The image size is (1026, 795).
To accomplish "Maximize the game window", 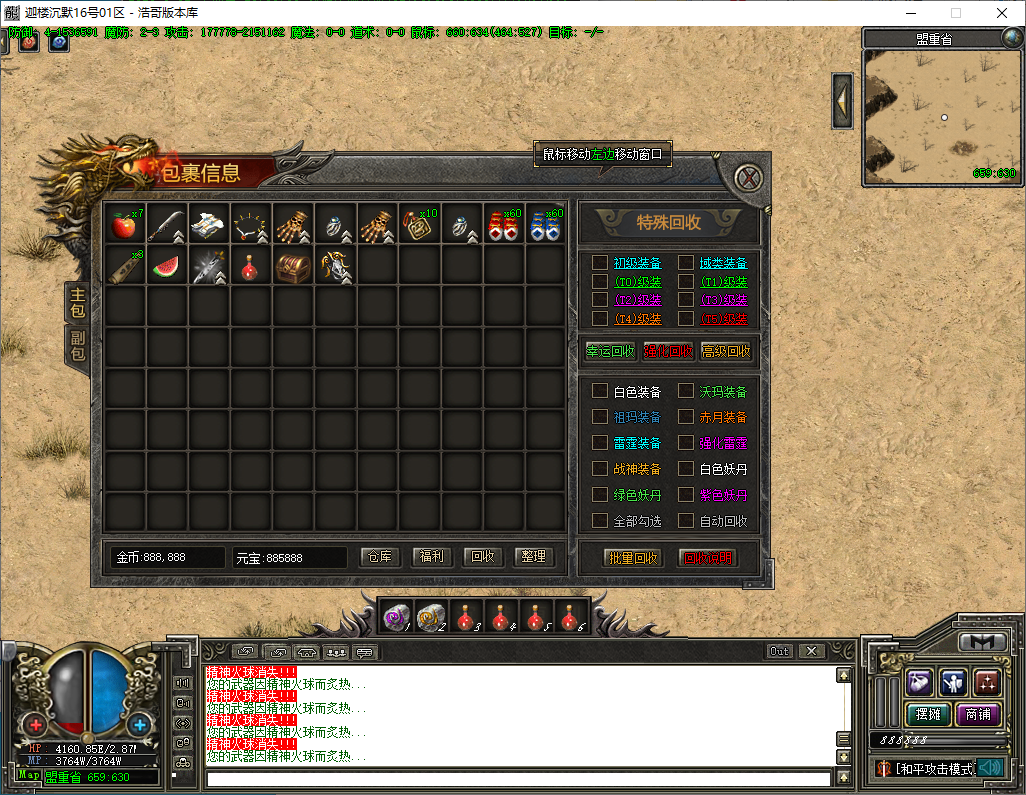I will point(955,13).
